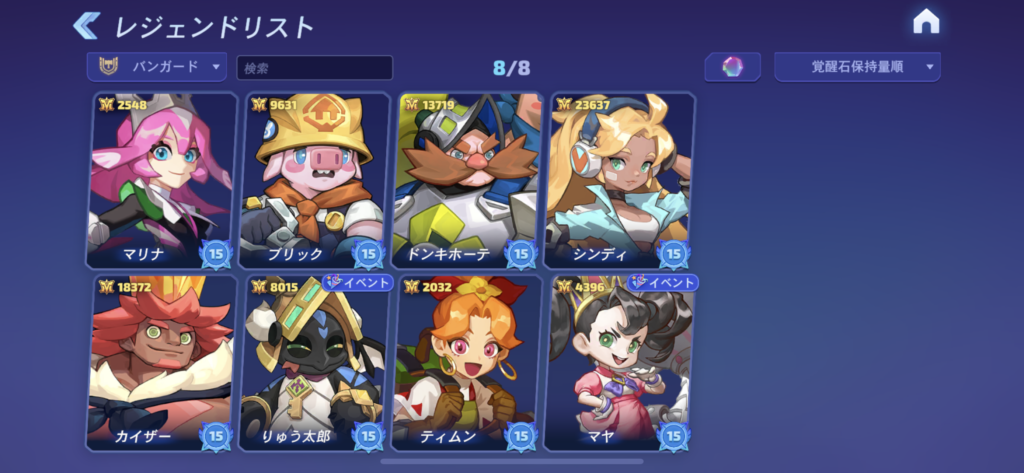Pick the カイザー legend card
This screenshot has height=473, width=1024.
pyautogui.click(x=162, y=363)
